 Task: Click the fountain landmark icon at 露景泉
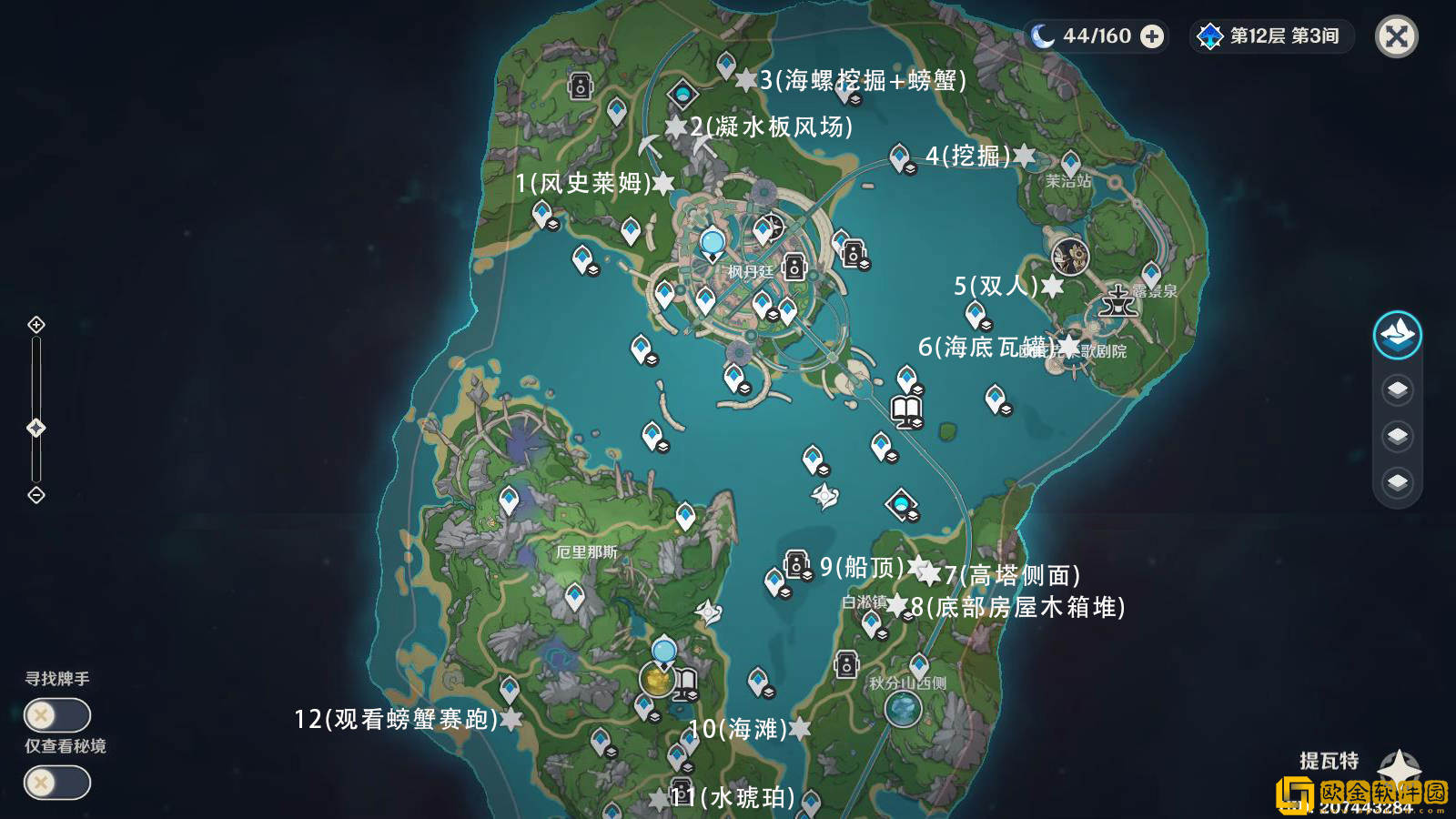click(x=1117, y=303)
